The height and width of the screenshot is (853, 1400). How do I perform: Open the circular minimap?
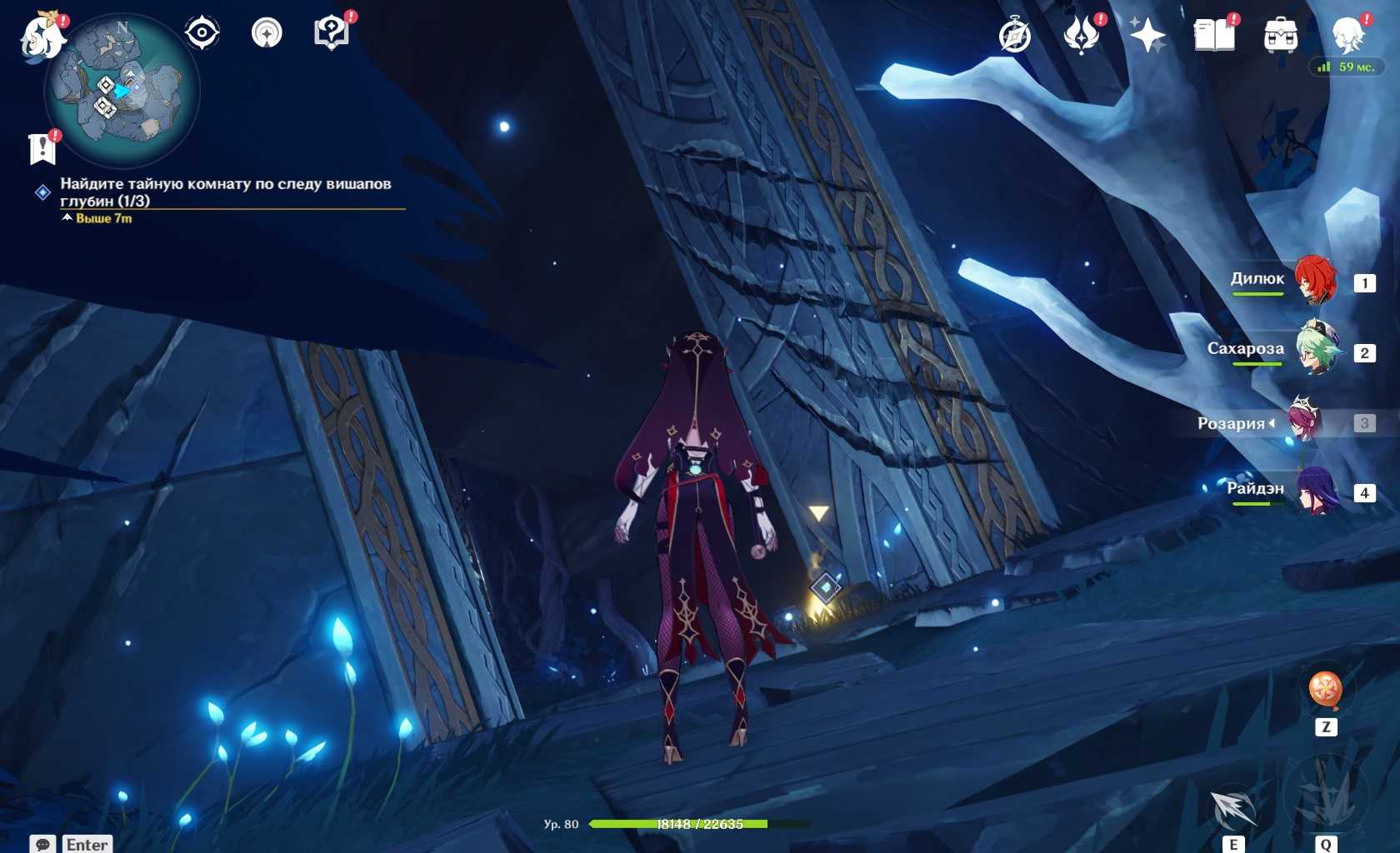coord(122,92)
